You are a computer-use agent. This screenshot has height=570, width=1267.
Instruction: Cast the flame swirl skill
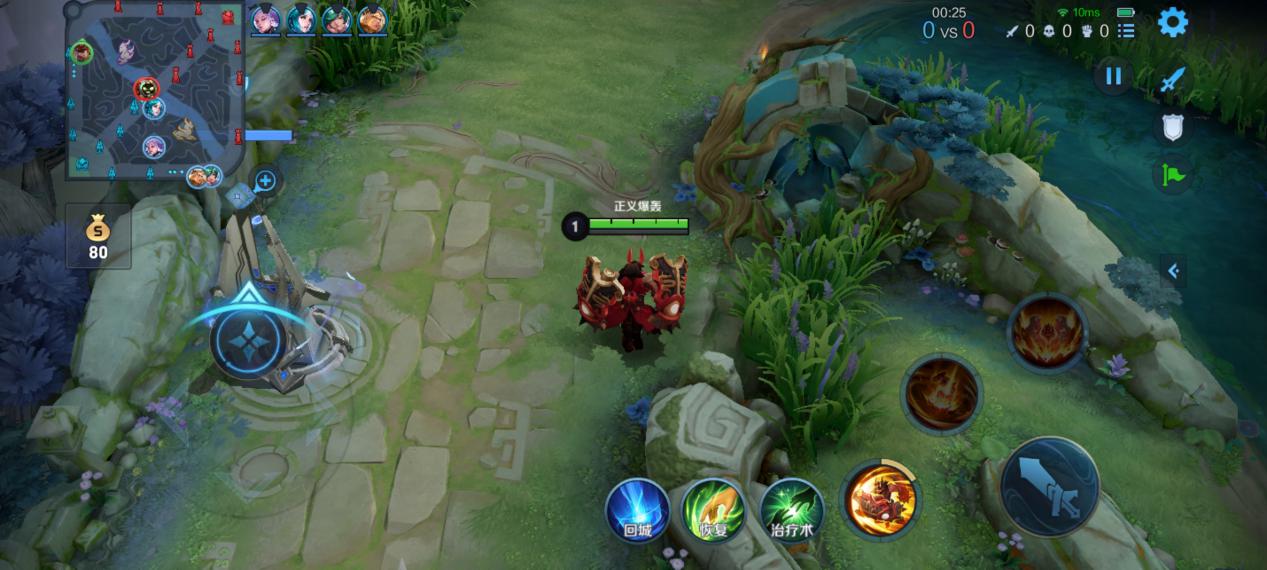pyautogui.click(x=940, y=394)
